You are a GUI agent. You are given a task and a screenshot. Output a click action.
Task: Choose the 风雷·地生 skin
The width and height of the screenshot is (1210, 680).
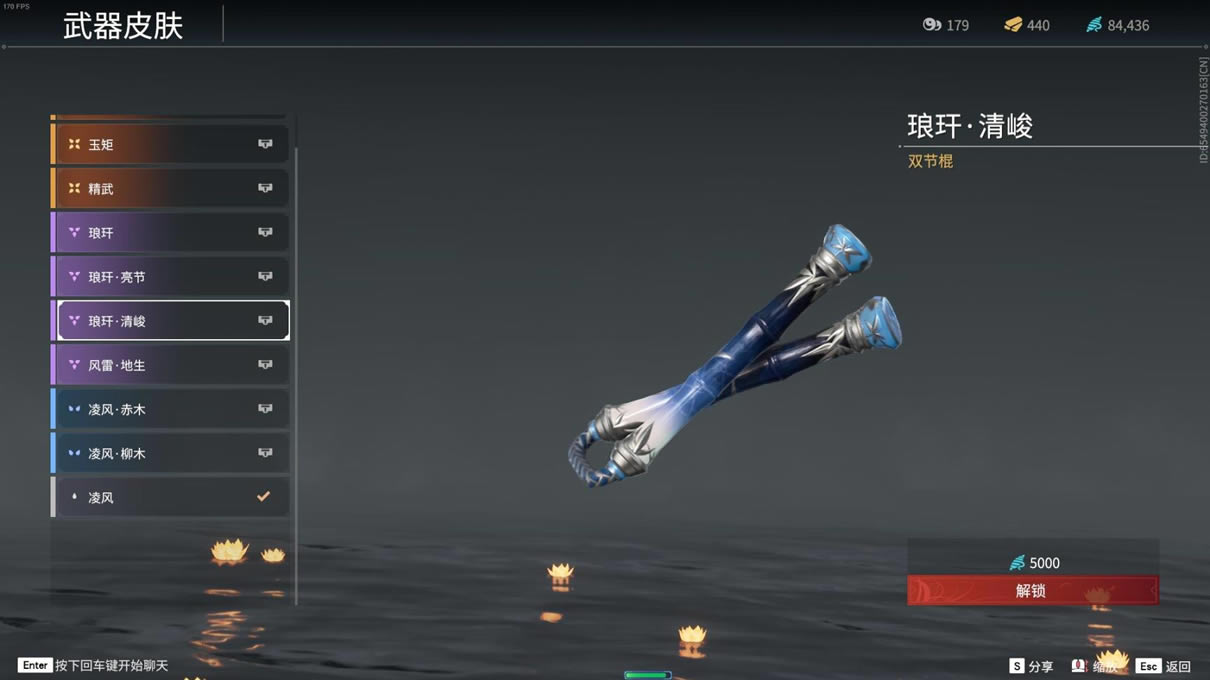(x=170, y=365)
